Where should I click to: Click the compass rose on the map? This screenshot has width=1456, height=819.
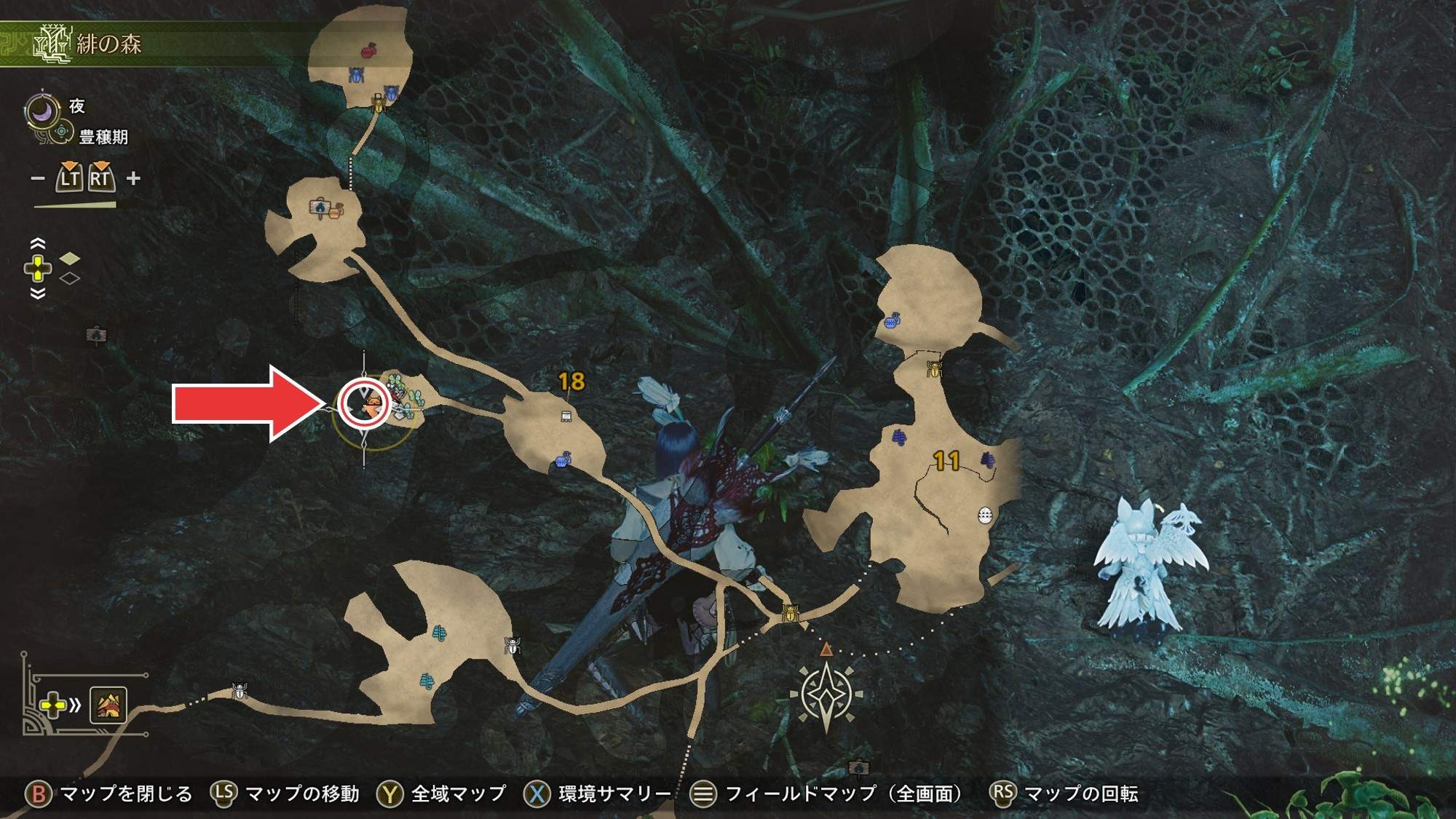pos(826,693)
